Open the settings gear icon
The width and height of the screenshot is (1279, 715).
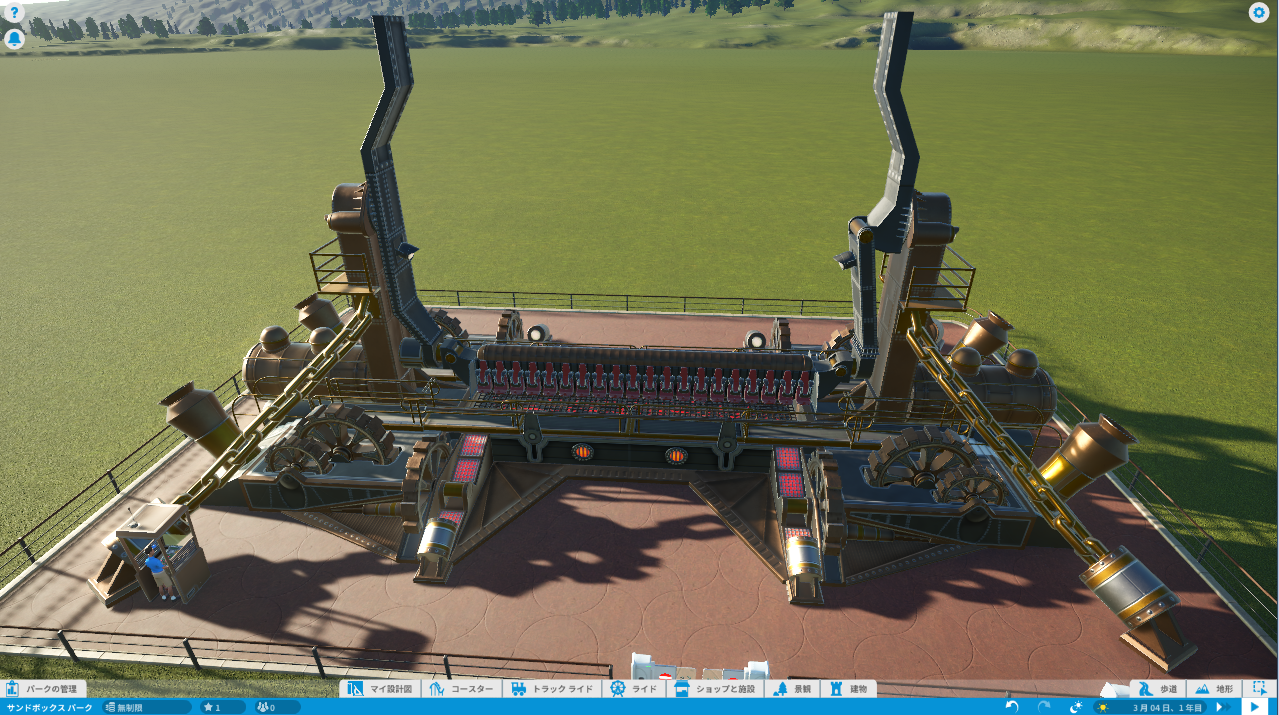[1259, 13]
